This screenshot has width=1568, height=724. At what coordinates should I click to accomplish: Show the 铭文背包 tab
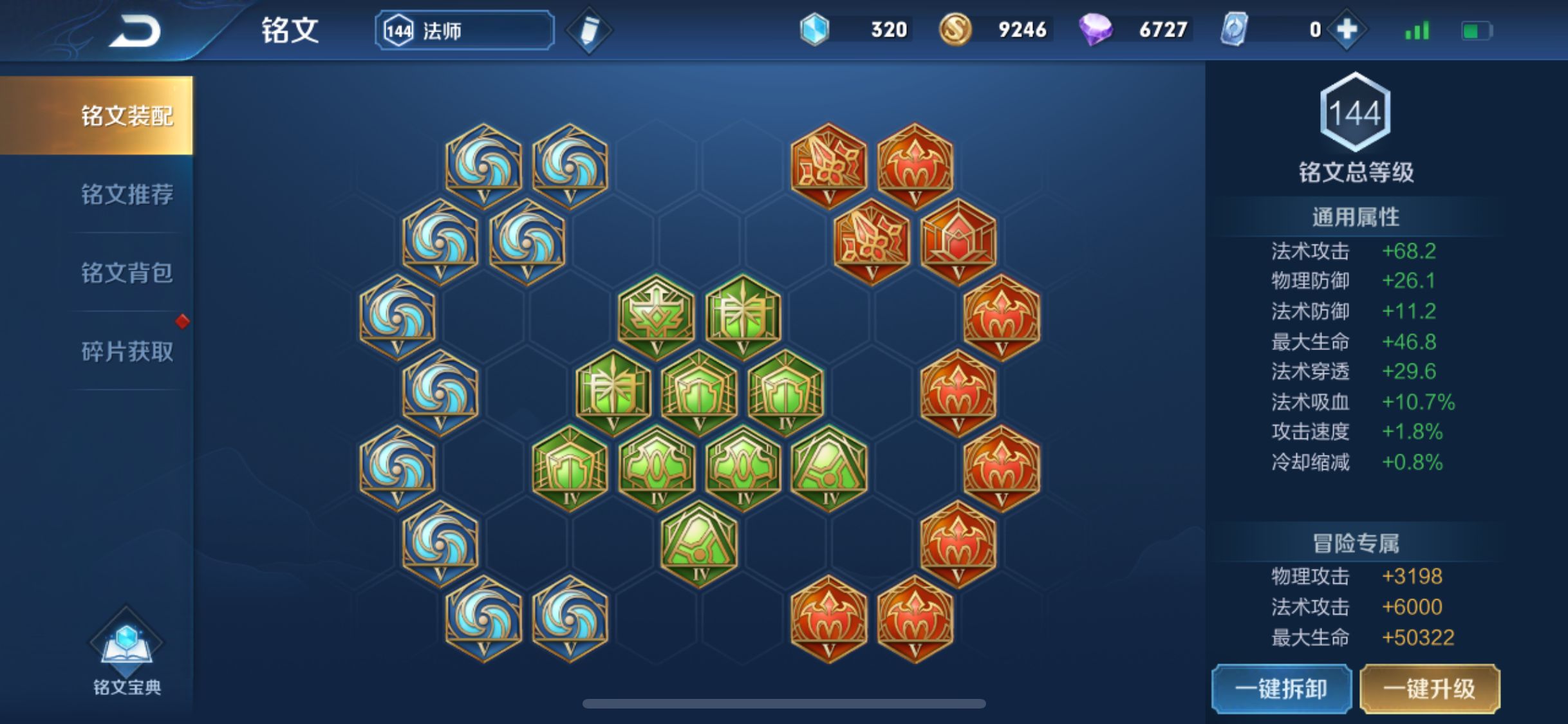tap(127, 273)
